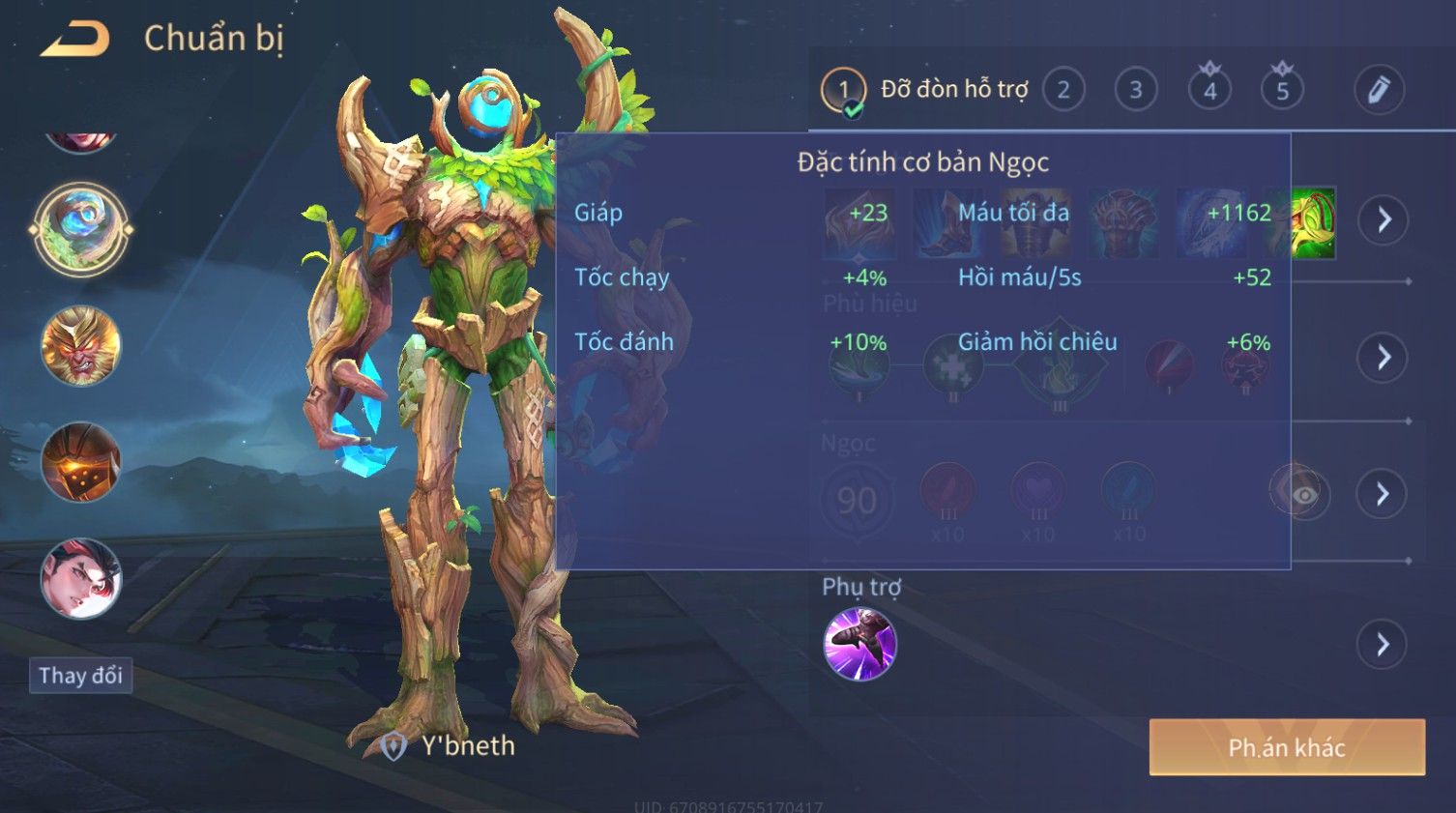Click the Thay đổi hero button
Viewport: 1456px width, 813px height.
80,675
